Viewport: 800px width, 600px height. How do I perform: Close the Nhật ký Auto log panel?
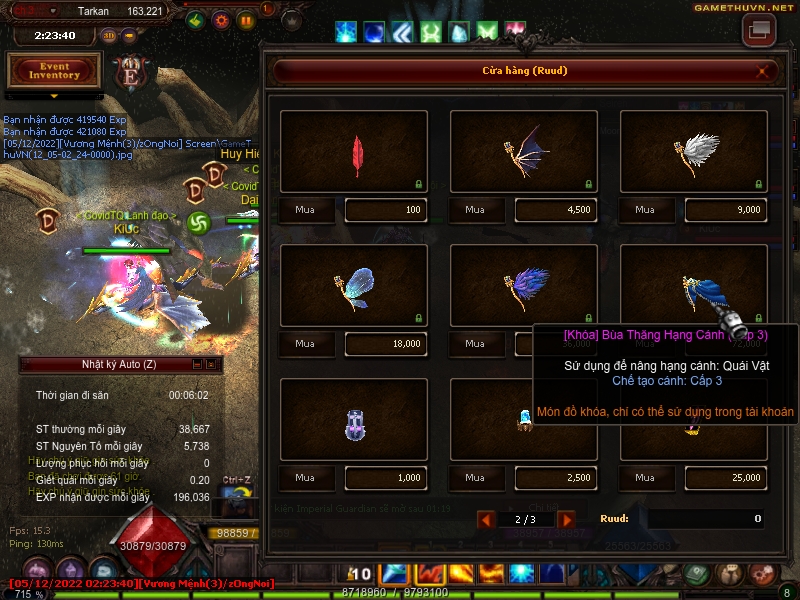[211, 364]
